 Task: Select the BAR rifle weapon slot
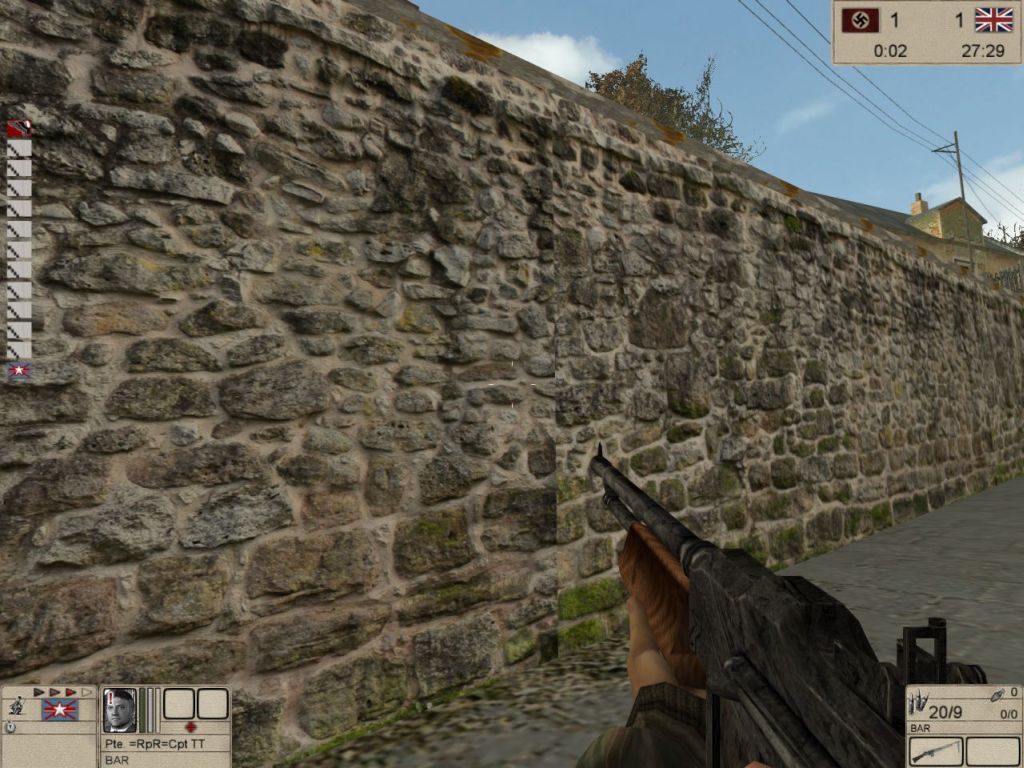(936, 751)
